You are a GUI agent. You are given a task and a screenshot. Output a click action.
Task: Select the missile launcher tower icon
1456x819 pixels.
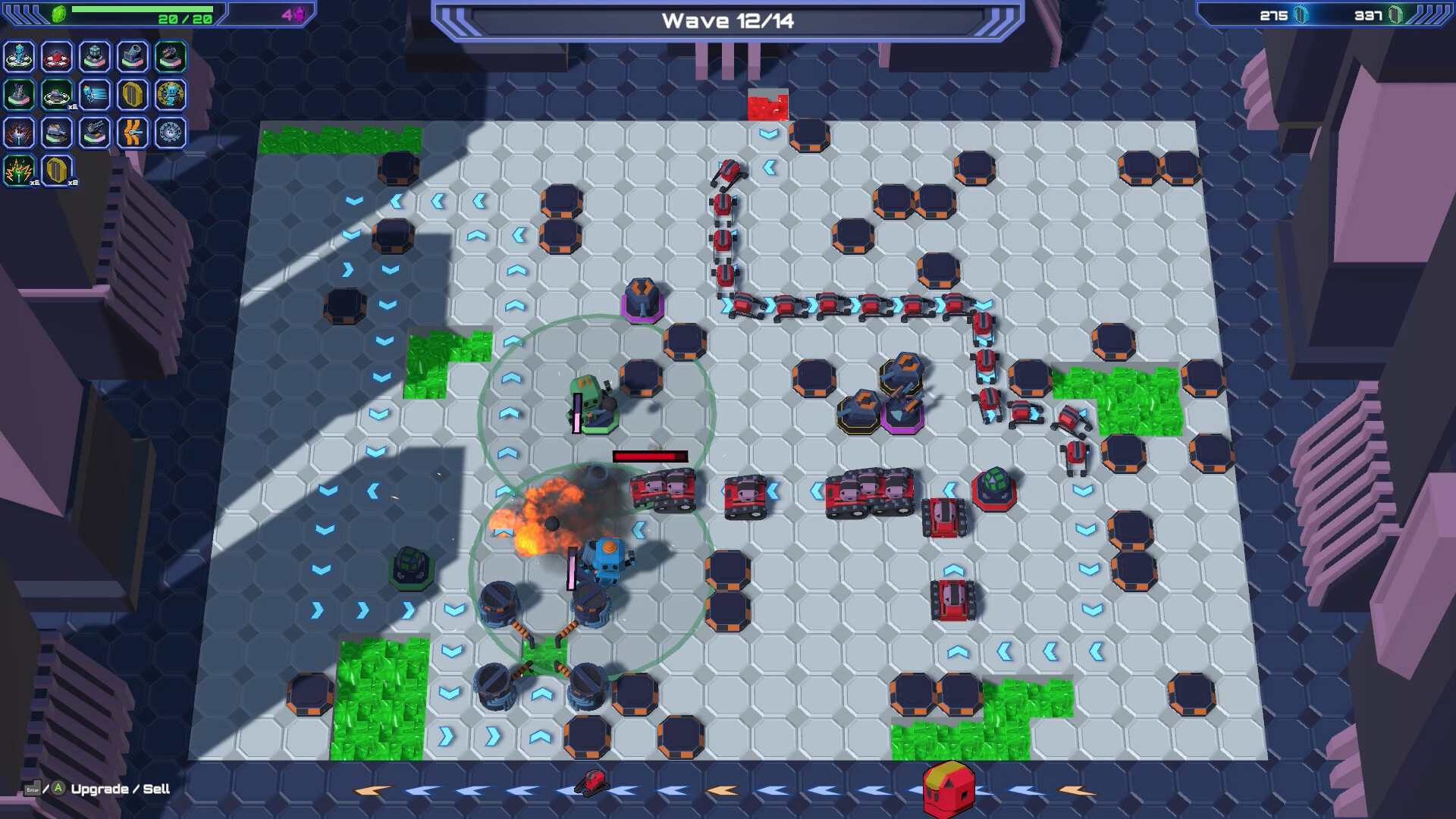tap(19, 96)
